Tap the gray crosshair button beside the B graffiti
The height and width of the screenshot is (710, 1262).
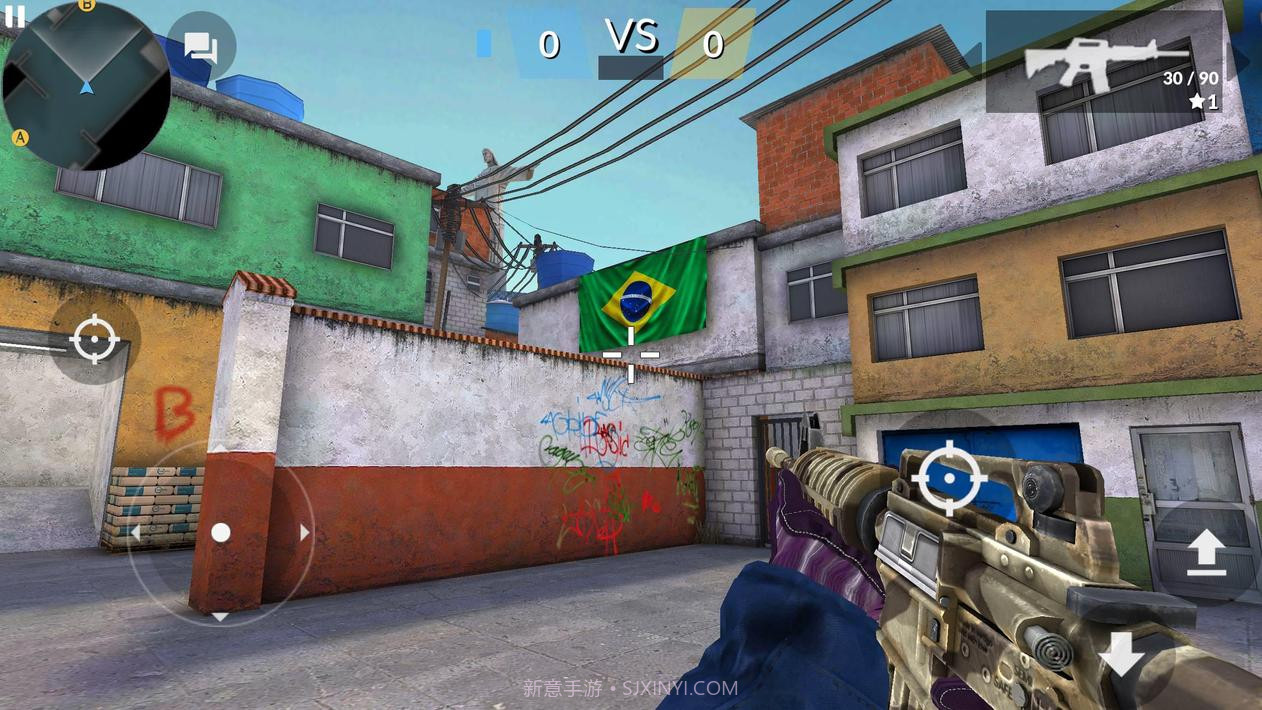click(x=95, y=341)
